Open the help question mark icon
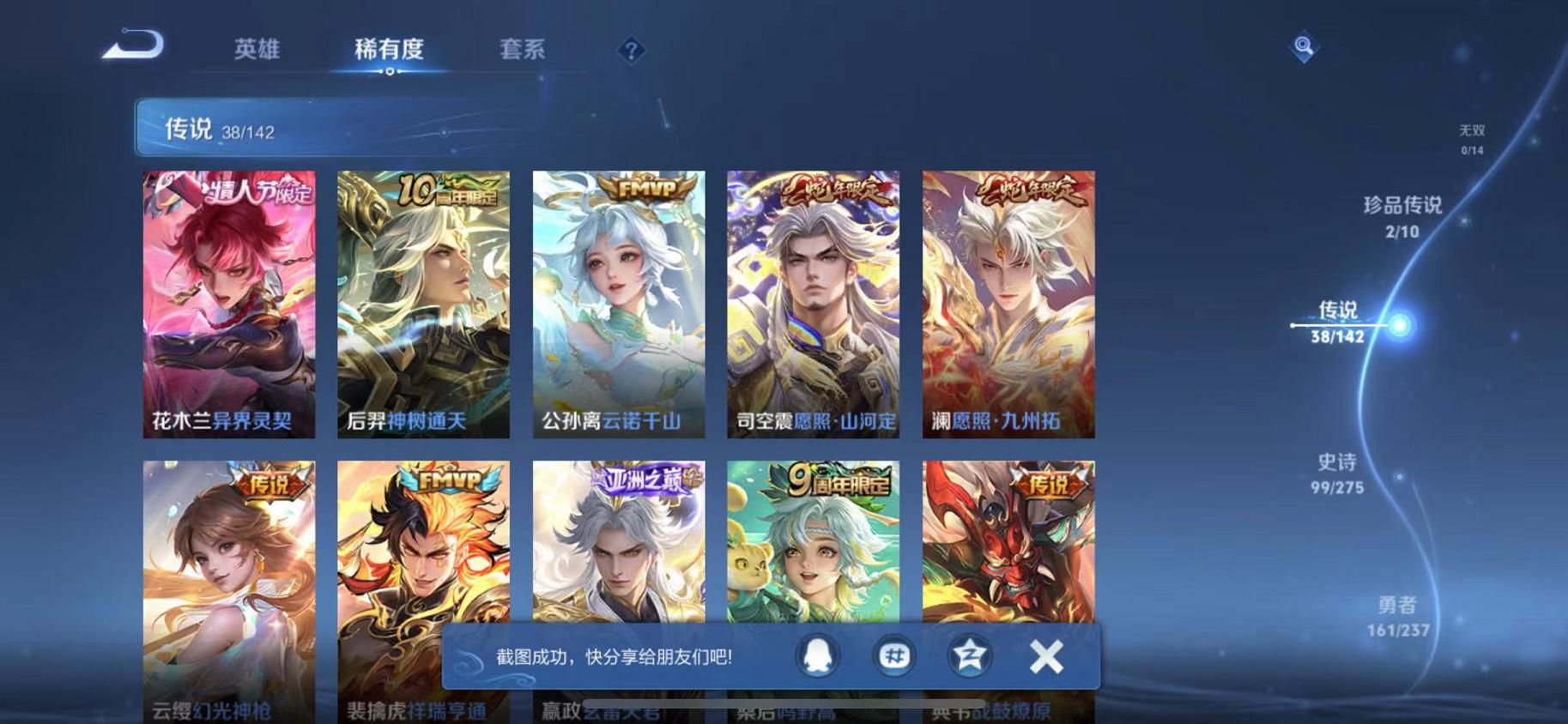 pos(631,51)
